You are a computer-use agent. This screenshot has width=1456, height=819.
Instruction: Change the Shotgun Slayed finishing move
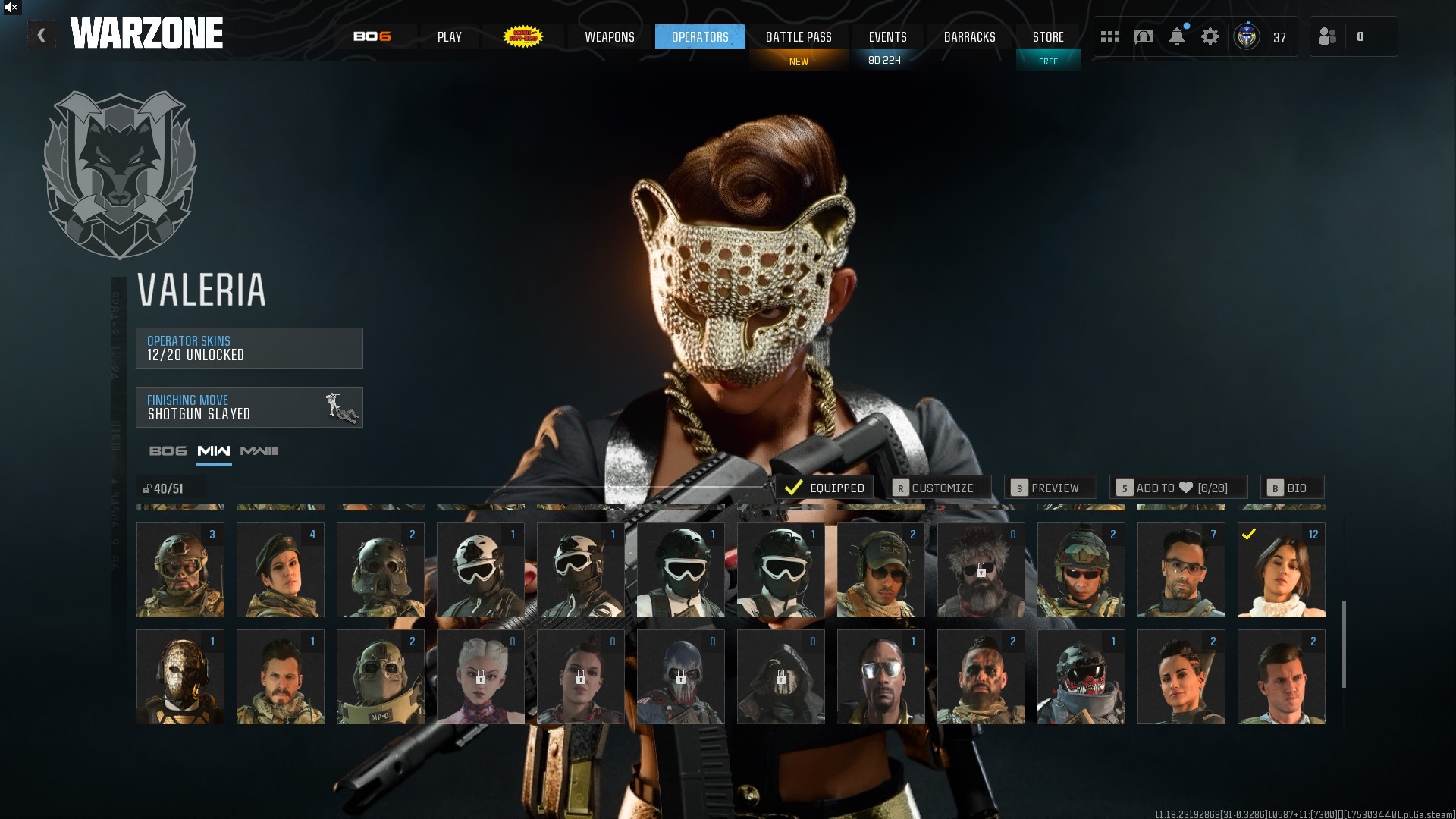tap(249, 407)
